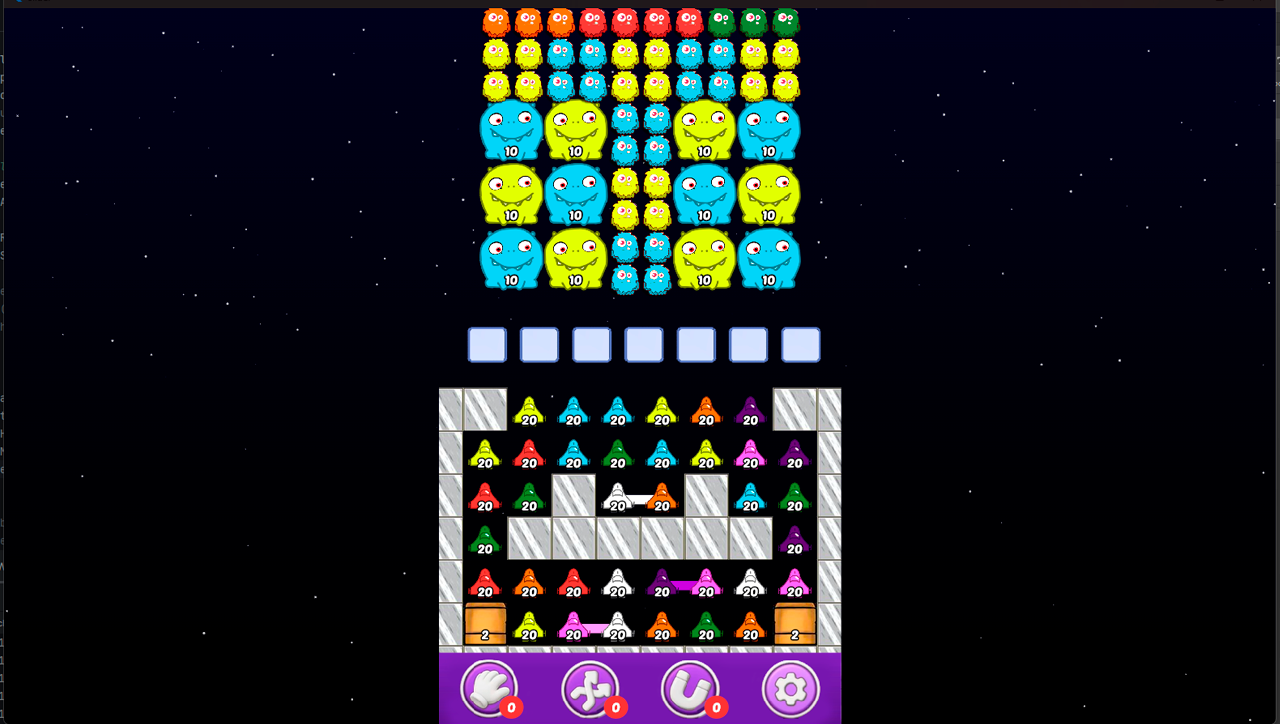Click the last empty collection slot
The height and width of the screenshot is (724, 1280).
coord(800,344)
